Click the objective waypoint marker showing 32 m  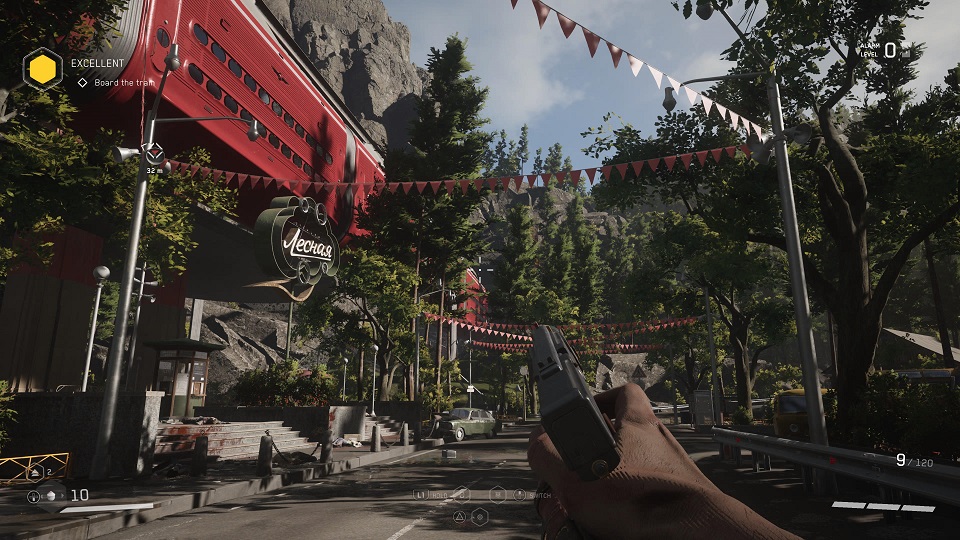pyautogui.click(x=154, y=154)
